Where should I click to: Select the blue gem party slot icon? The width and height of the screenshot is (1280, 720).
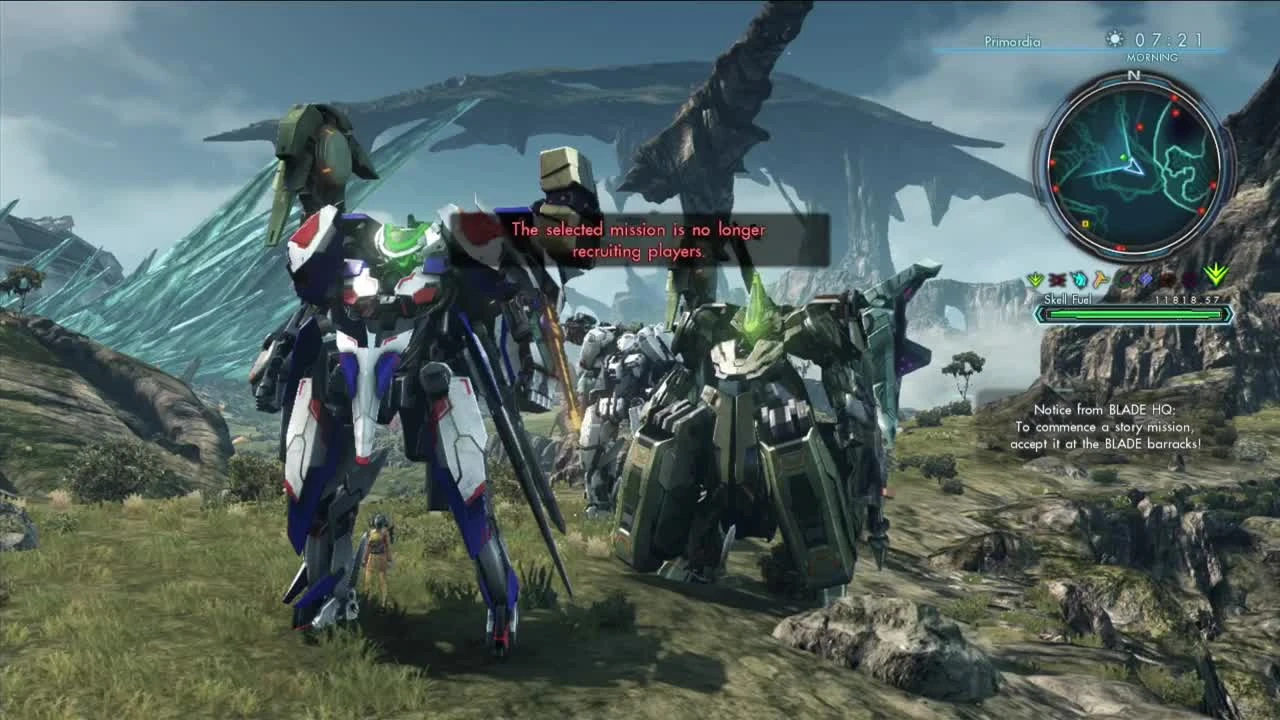1145,279
